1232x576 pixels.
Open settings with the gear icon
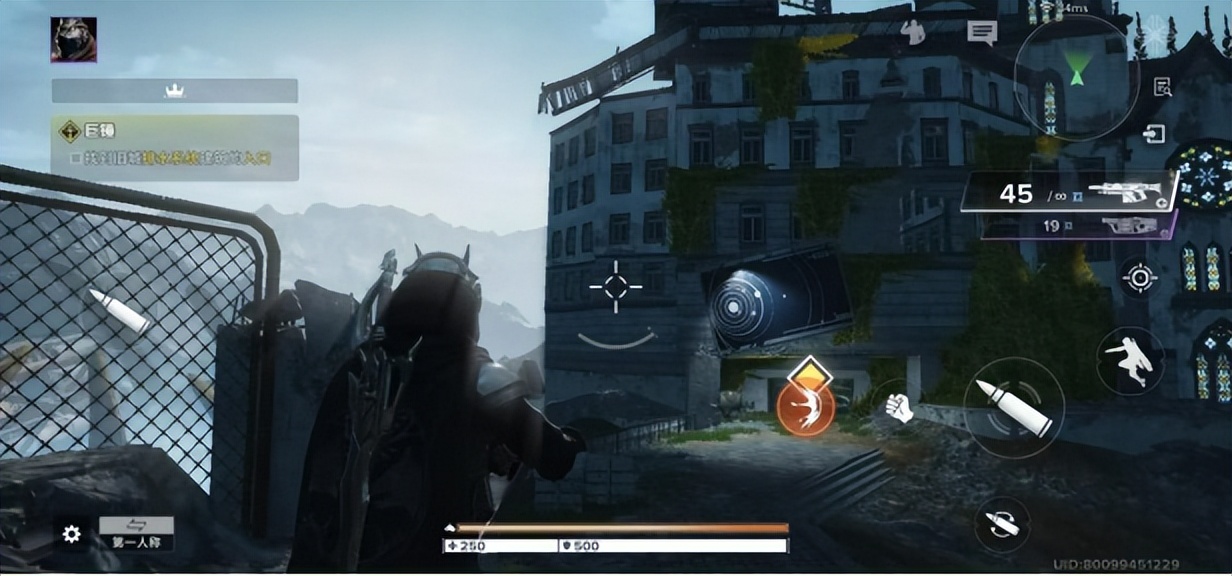tap(71, 534)
